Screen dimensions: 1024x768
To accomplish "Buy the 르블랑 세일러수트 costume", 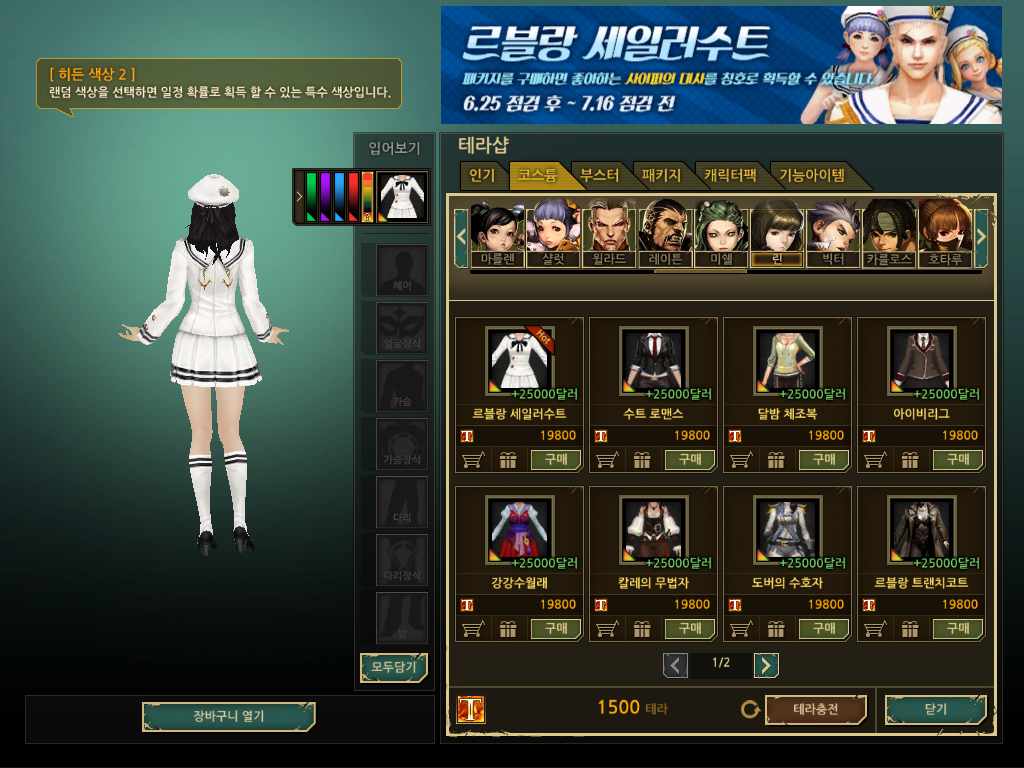I will [x=556, y=460].
